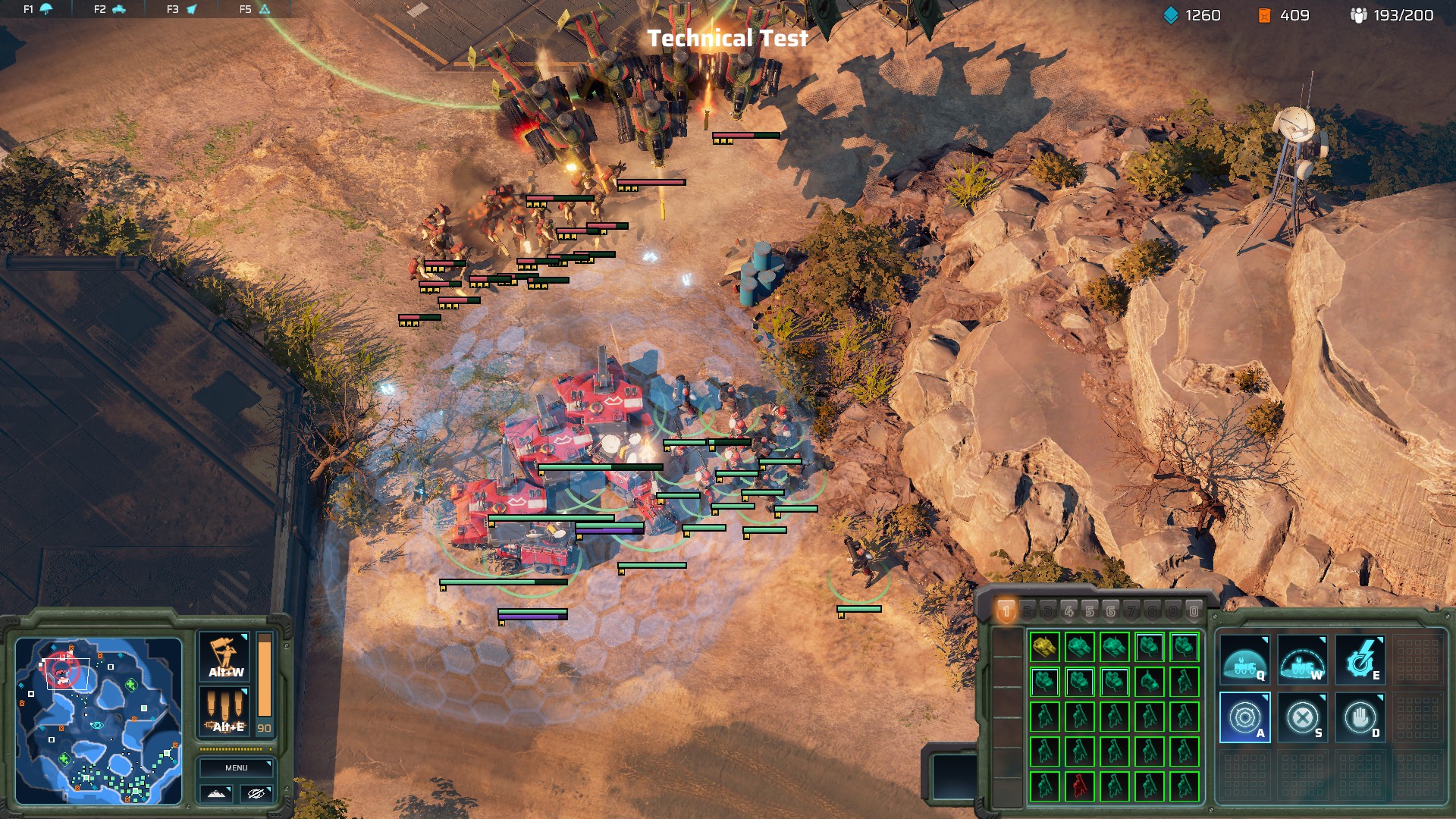Select the red infantry unit portrait
The image size is (1456, 819).
point(1079,786)
